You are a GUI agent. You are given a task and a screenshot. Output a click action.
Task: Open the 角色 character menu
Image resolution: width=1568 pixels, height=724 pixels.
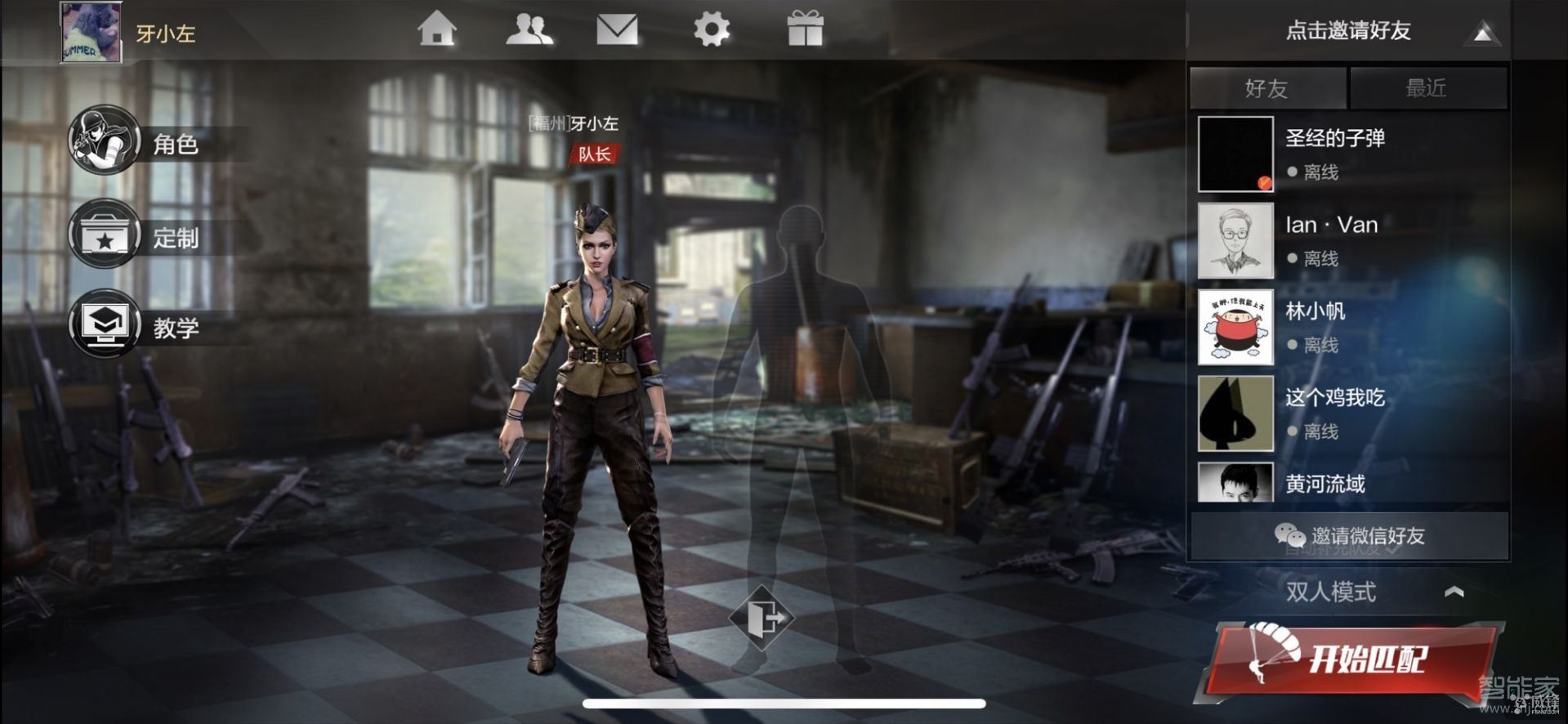(x=139, y=143)
